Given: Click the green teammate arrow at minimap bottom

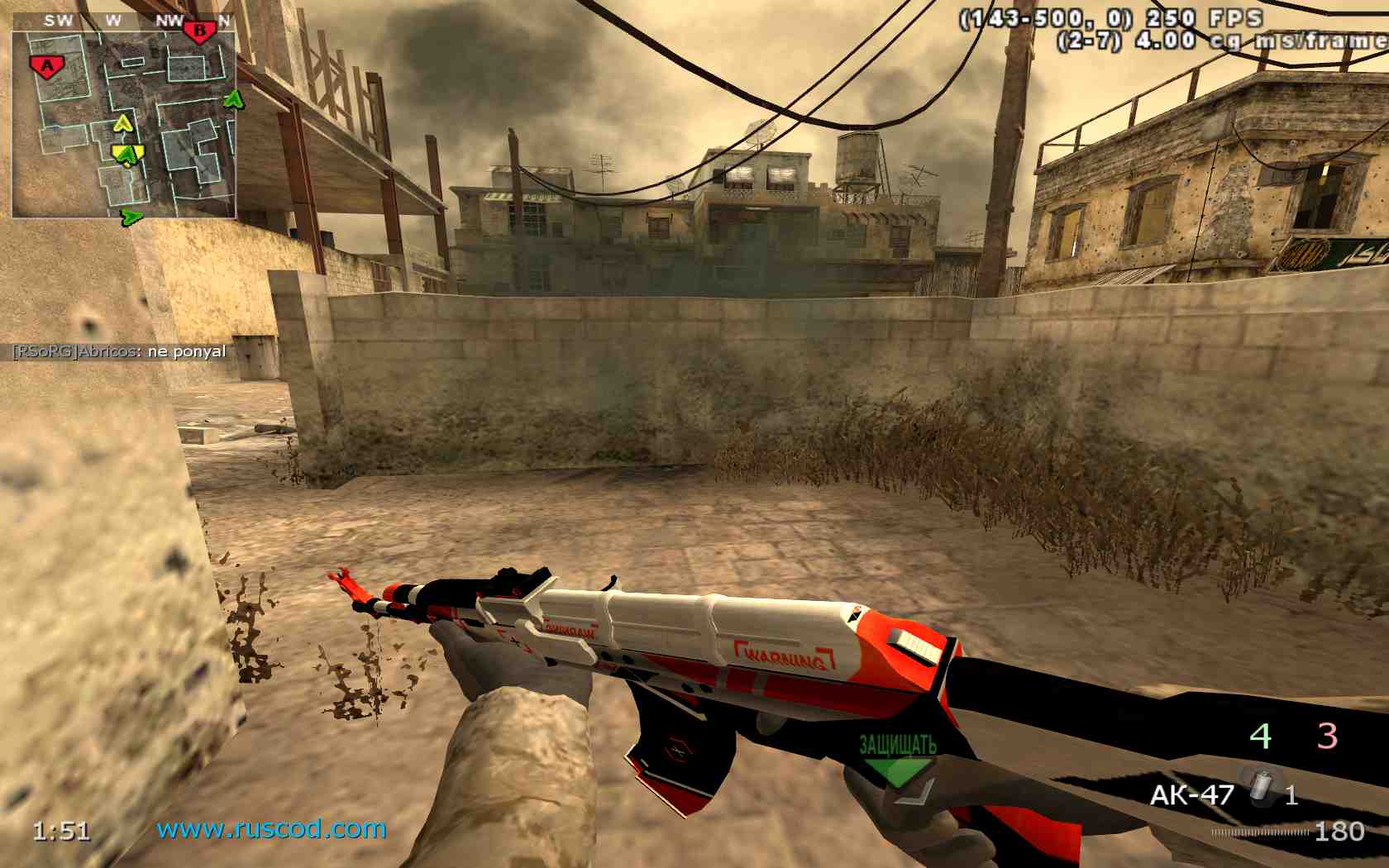Looking at the screenshot, I should point(131,217).
